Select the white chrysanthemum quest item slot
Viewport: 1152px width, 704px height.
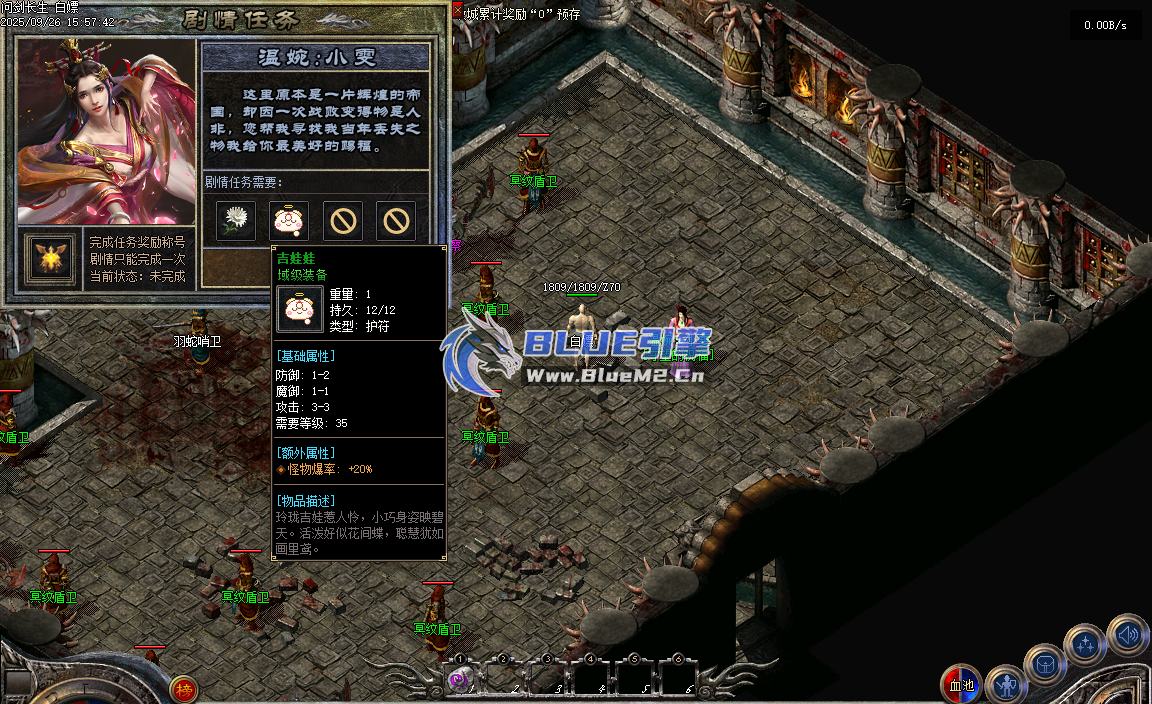coord(236,220)
